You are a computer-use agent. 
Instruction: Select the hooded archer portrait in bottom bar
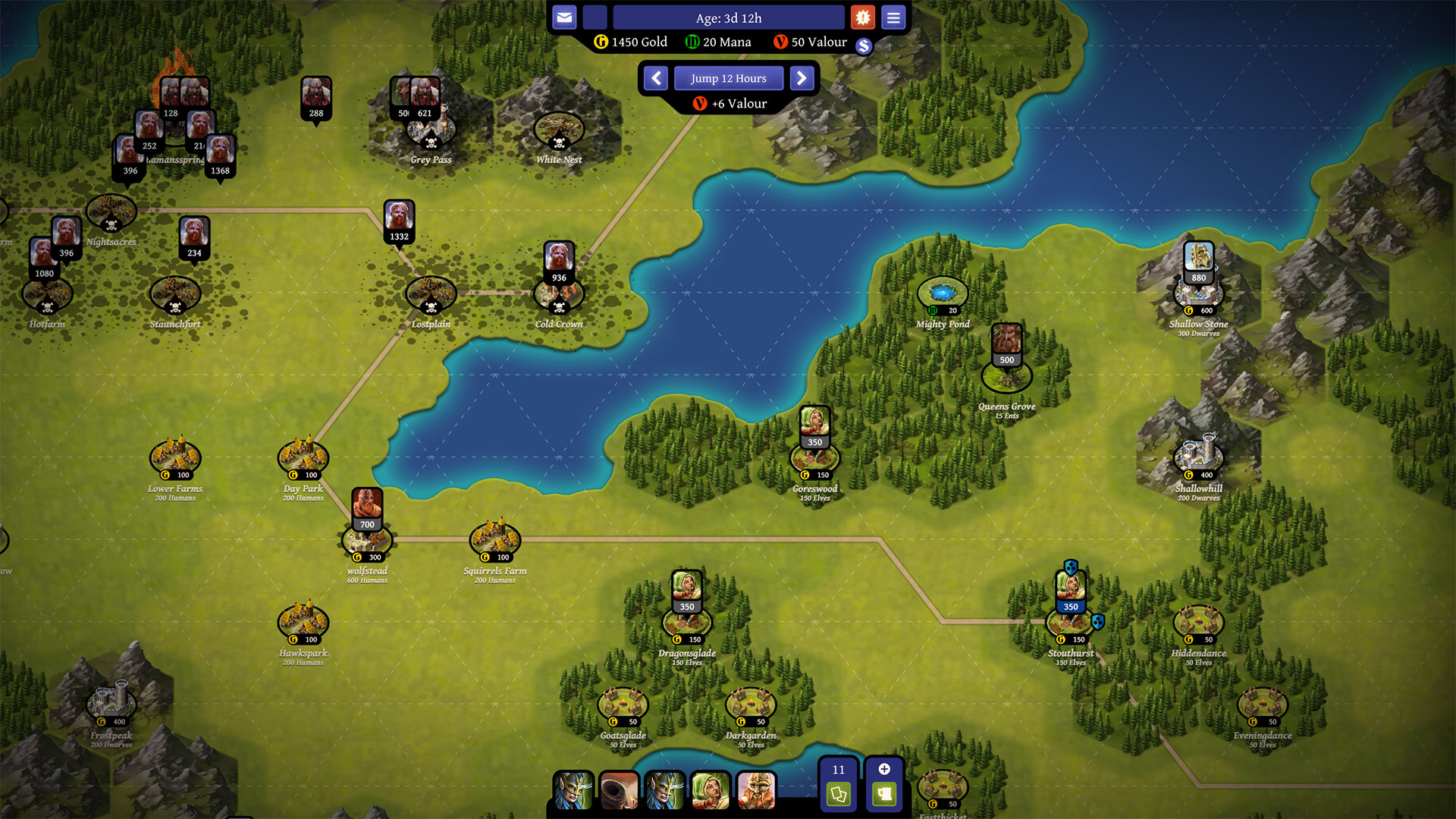pyautogui.click(x=711, y=791)
